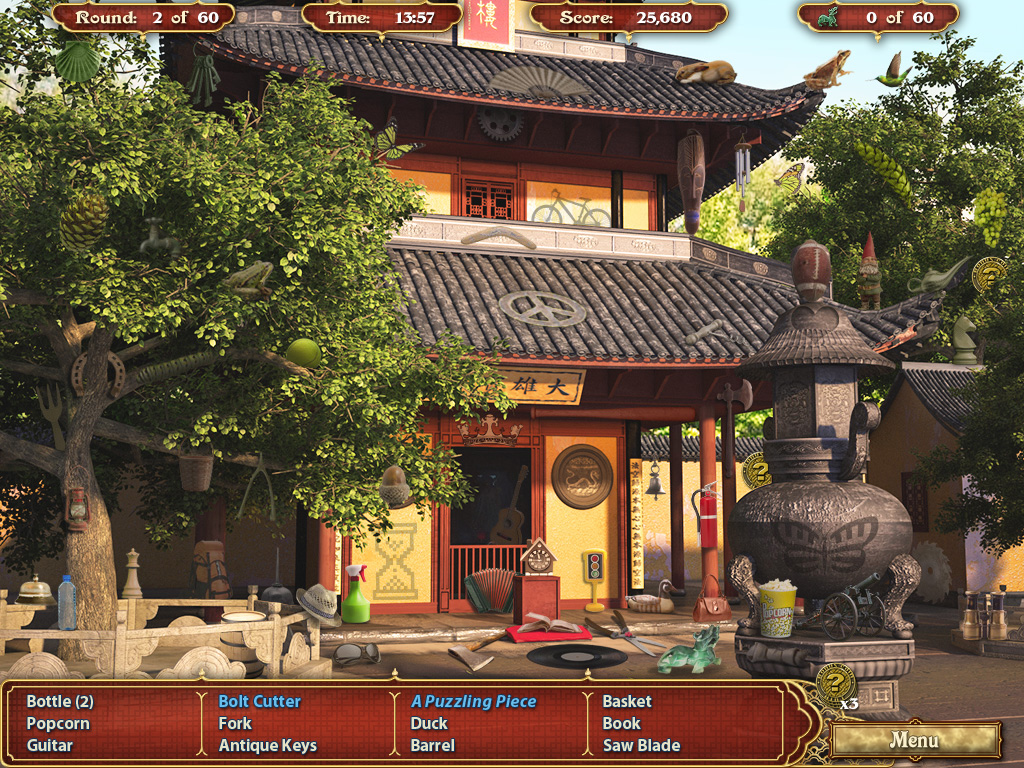The width and height of the screenshot is (1024, 768).
Task: Click the Guitar entry in the list
Action: (x=49, y=745)
